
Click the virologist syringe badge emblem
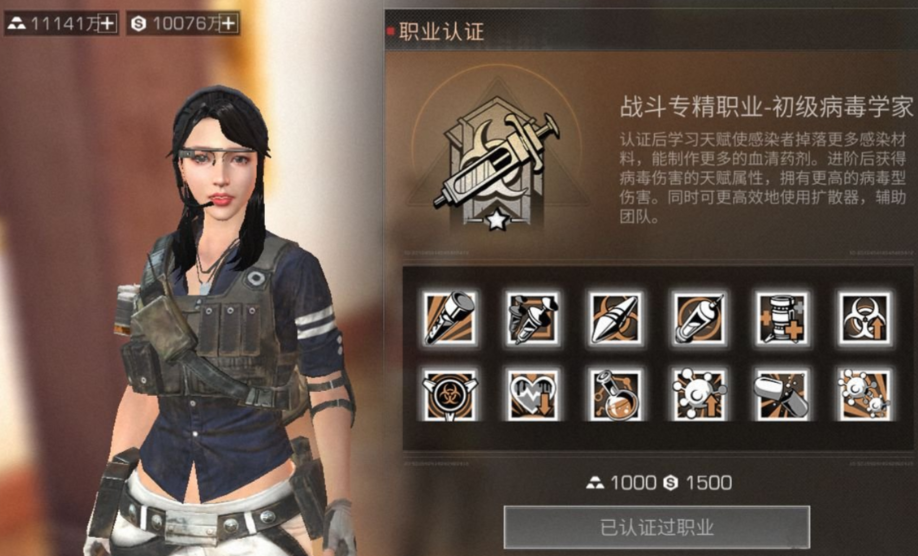coord(493,163)
